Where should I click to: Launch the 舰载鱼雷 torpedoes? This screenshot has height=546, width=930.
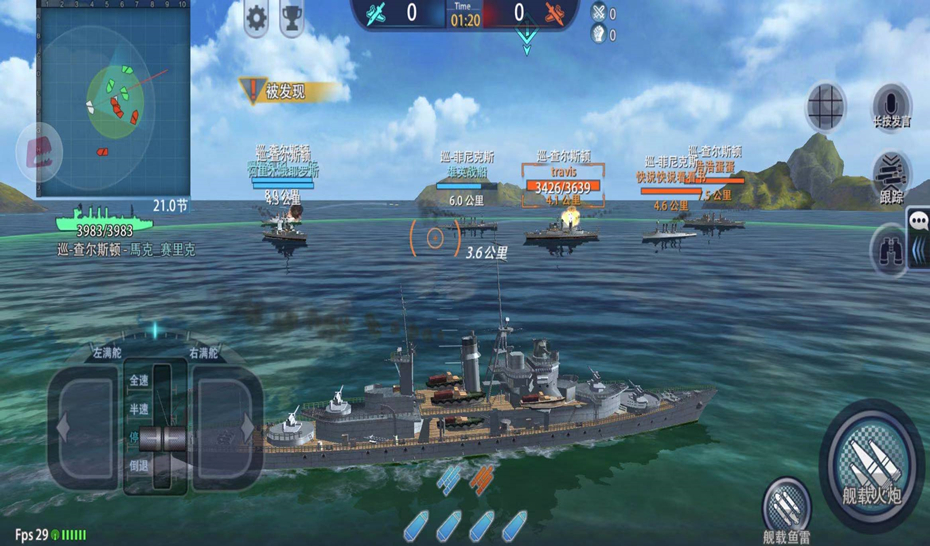[x=788, y=507]
